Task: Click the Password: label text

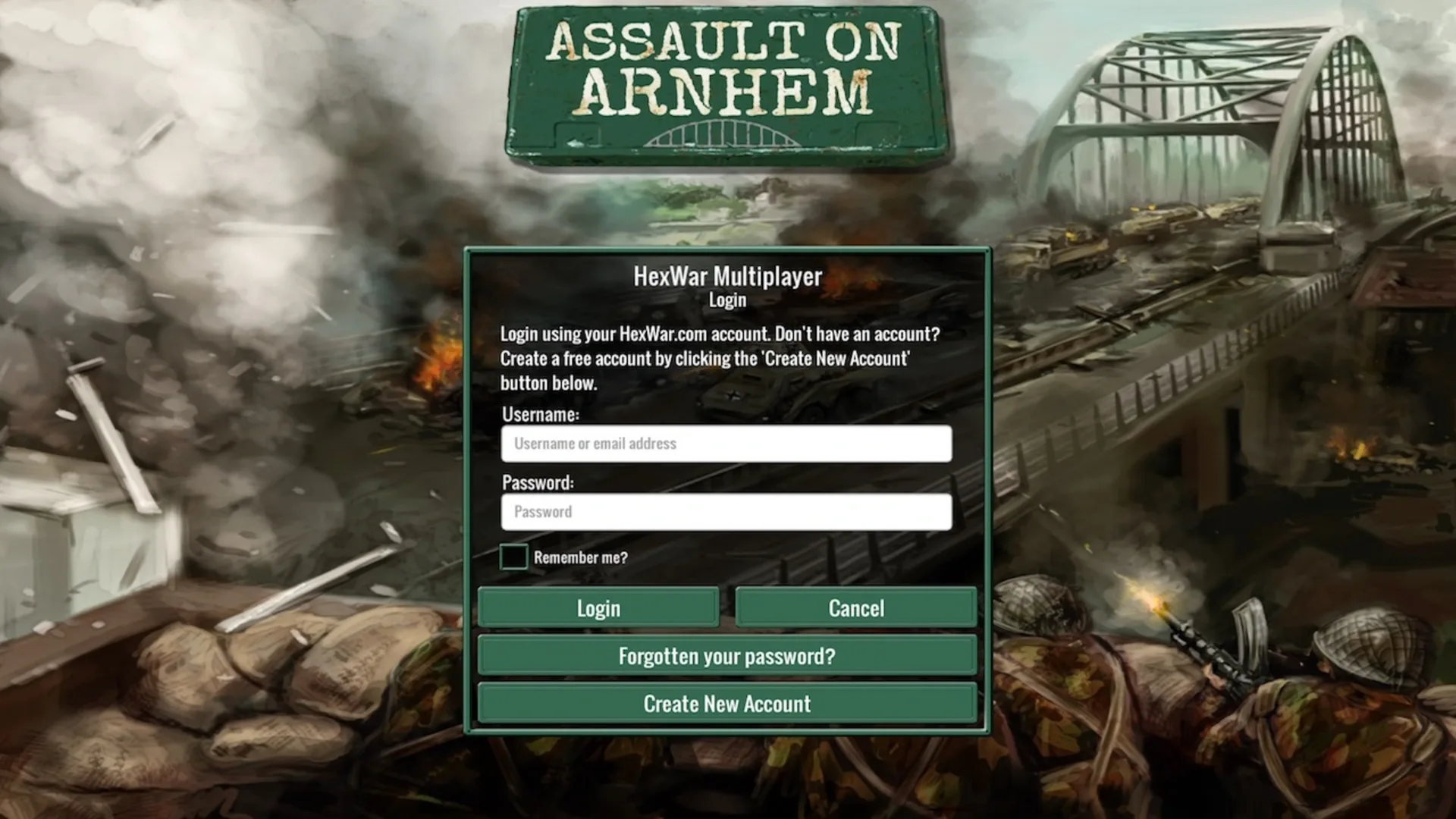Action: coord(538,482)
